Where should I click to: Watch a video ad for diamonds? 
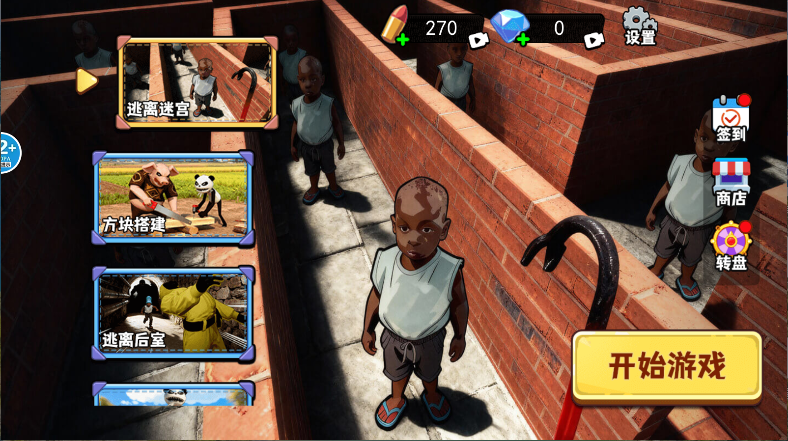coord(593,40)
